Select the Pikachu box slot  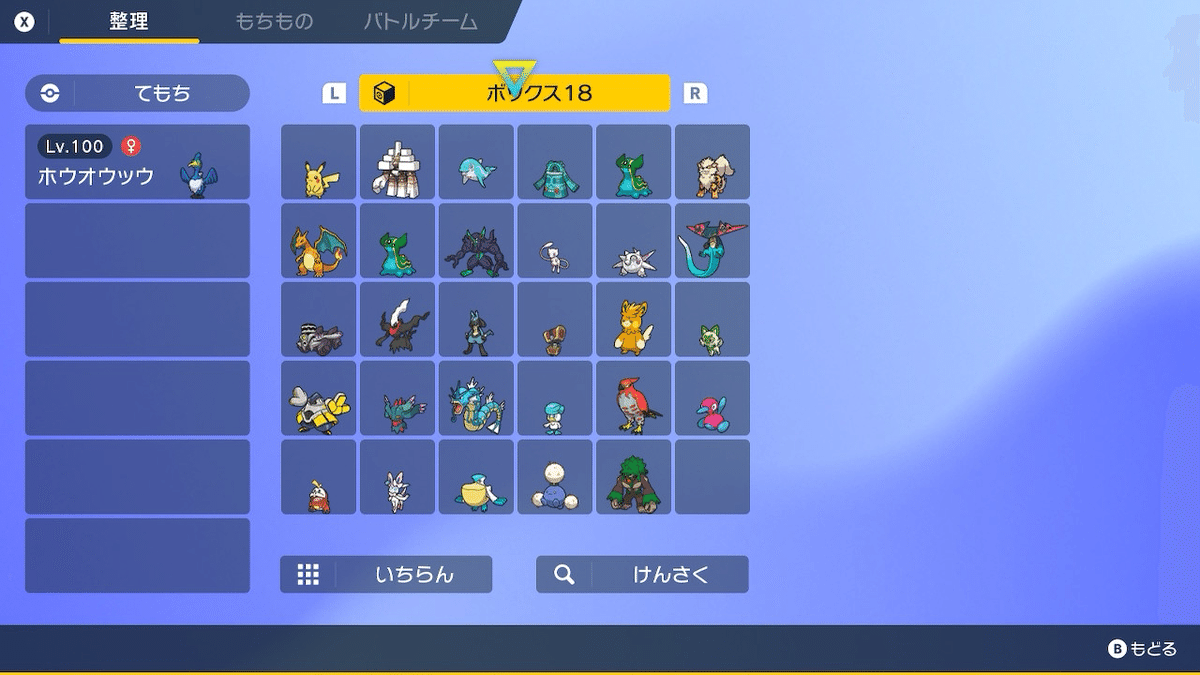319,162
